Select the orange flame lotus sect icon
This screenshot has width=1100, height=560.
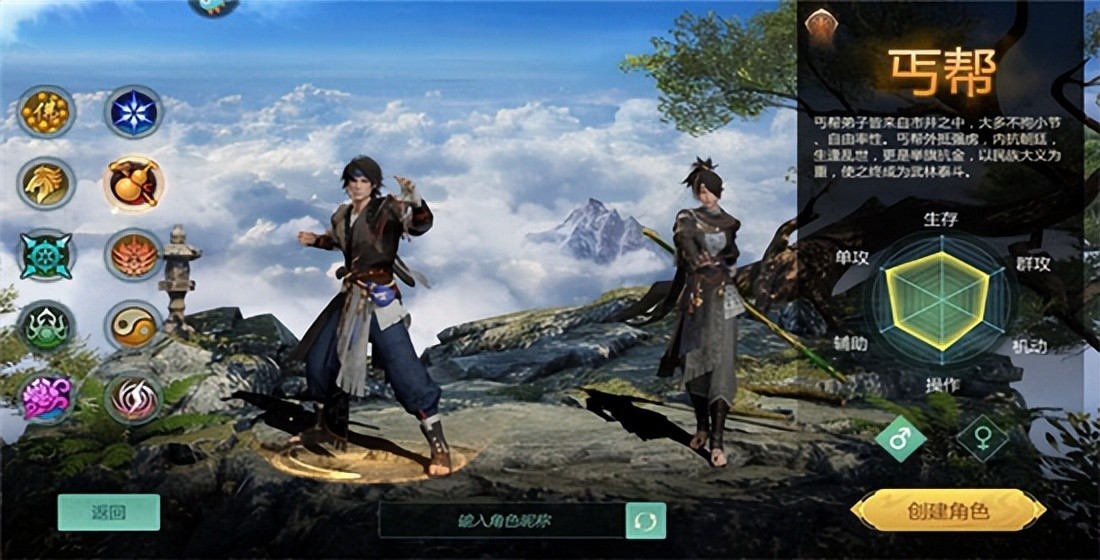pyautogui.click(x=134, y=256)
